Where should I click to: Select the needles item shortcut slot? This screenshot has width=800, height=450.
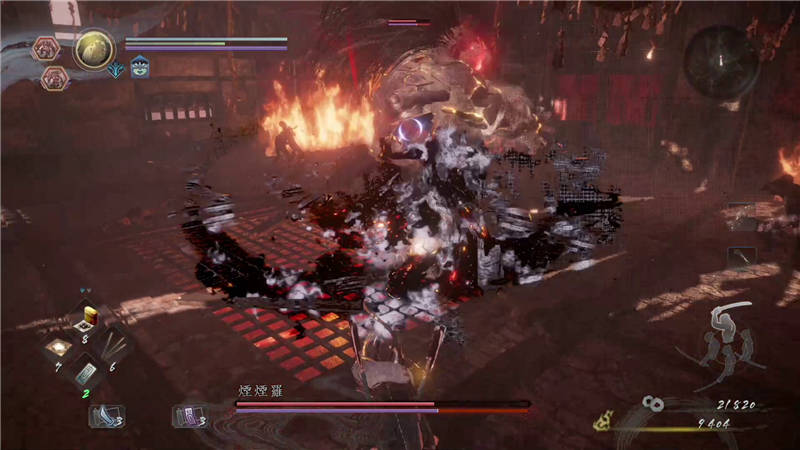coord(116,347)
